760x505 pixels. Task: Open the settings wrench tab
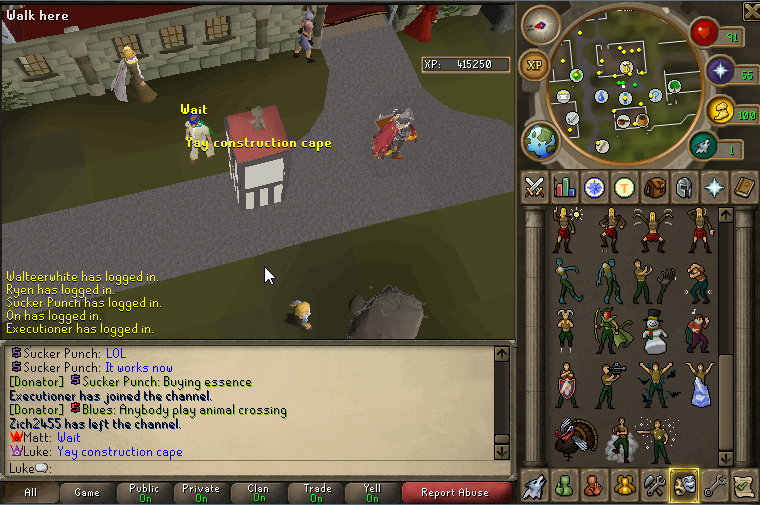[714, 486]
